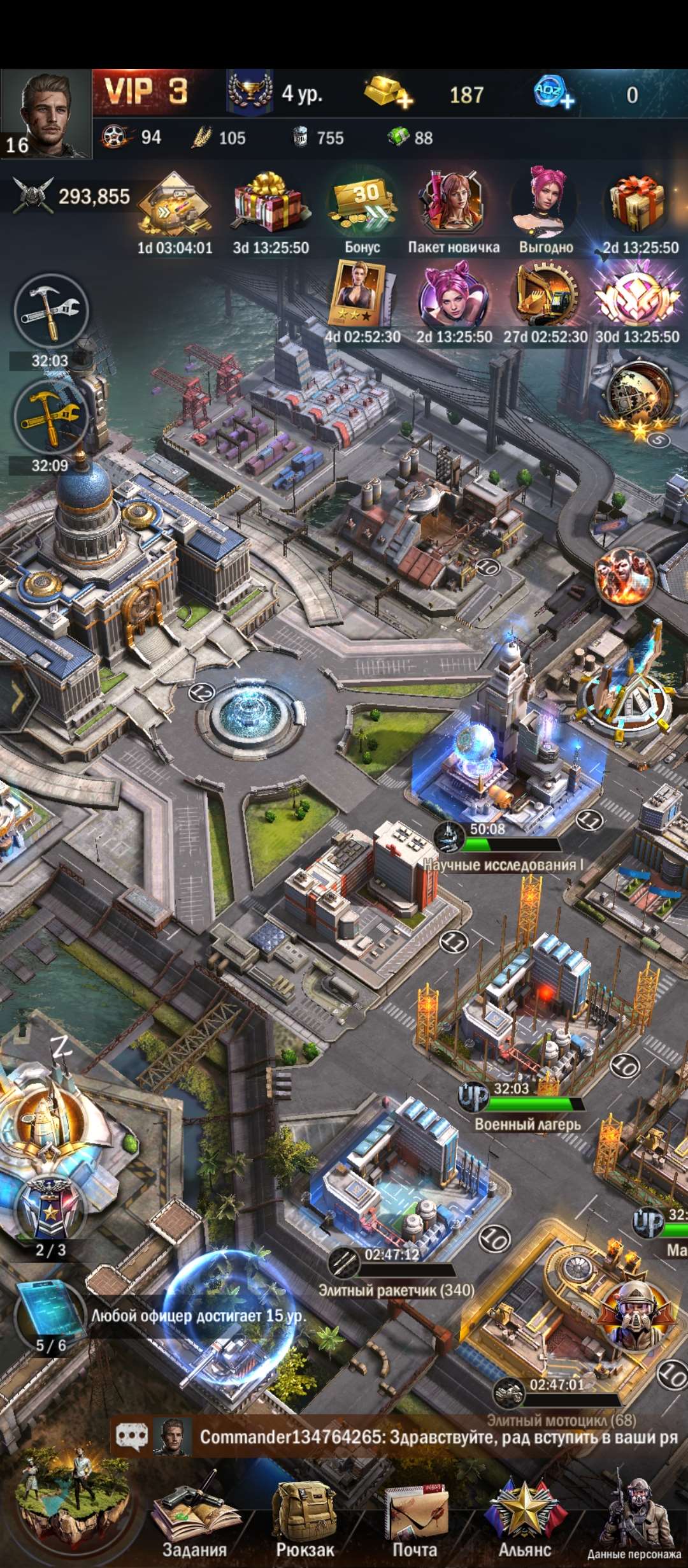Open the commander portrait profile

click(x=46, y=113)
